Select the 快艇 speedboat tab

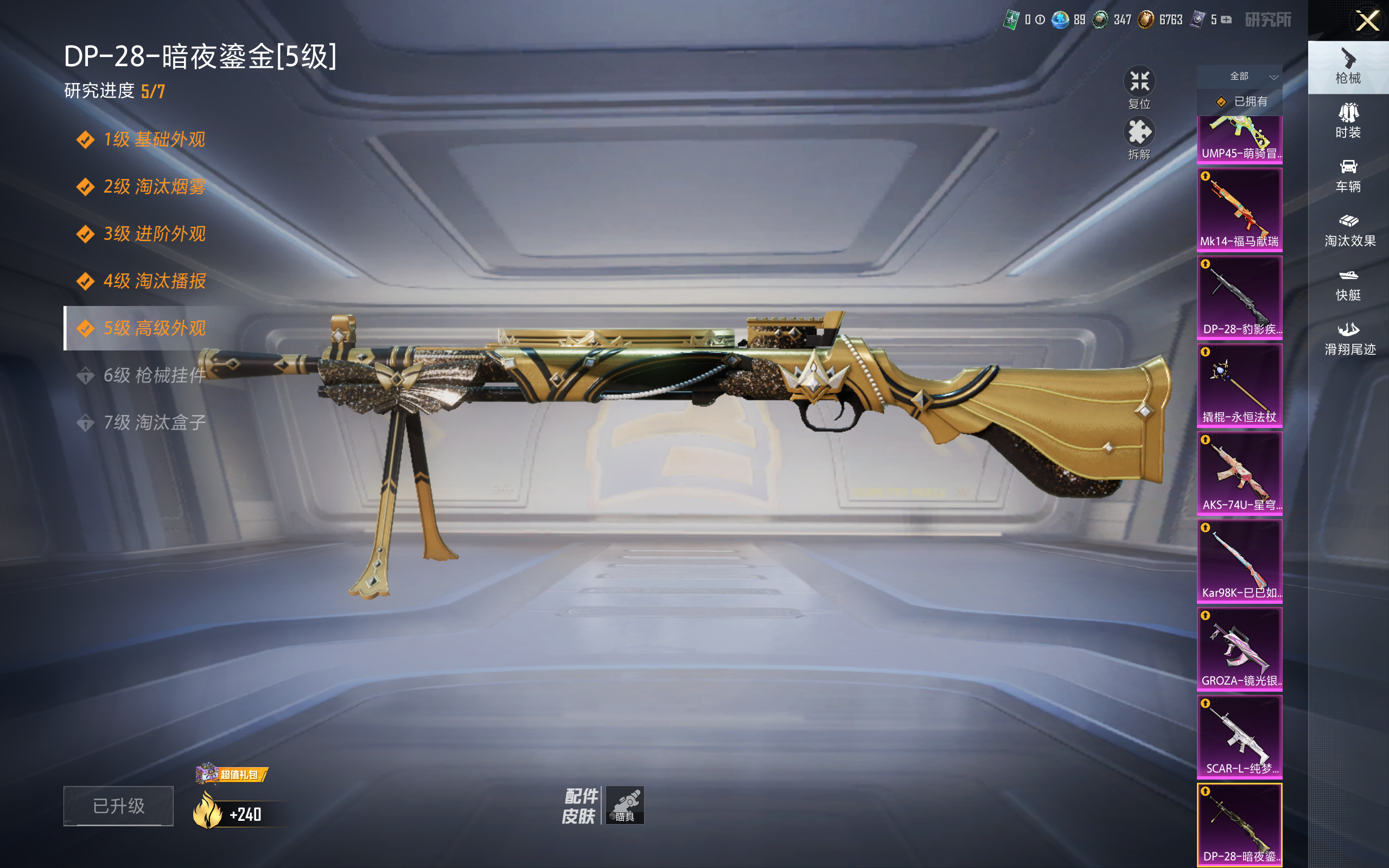pyautogui.click(x=1348, y=284)
